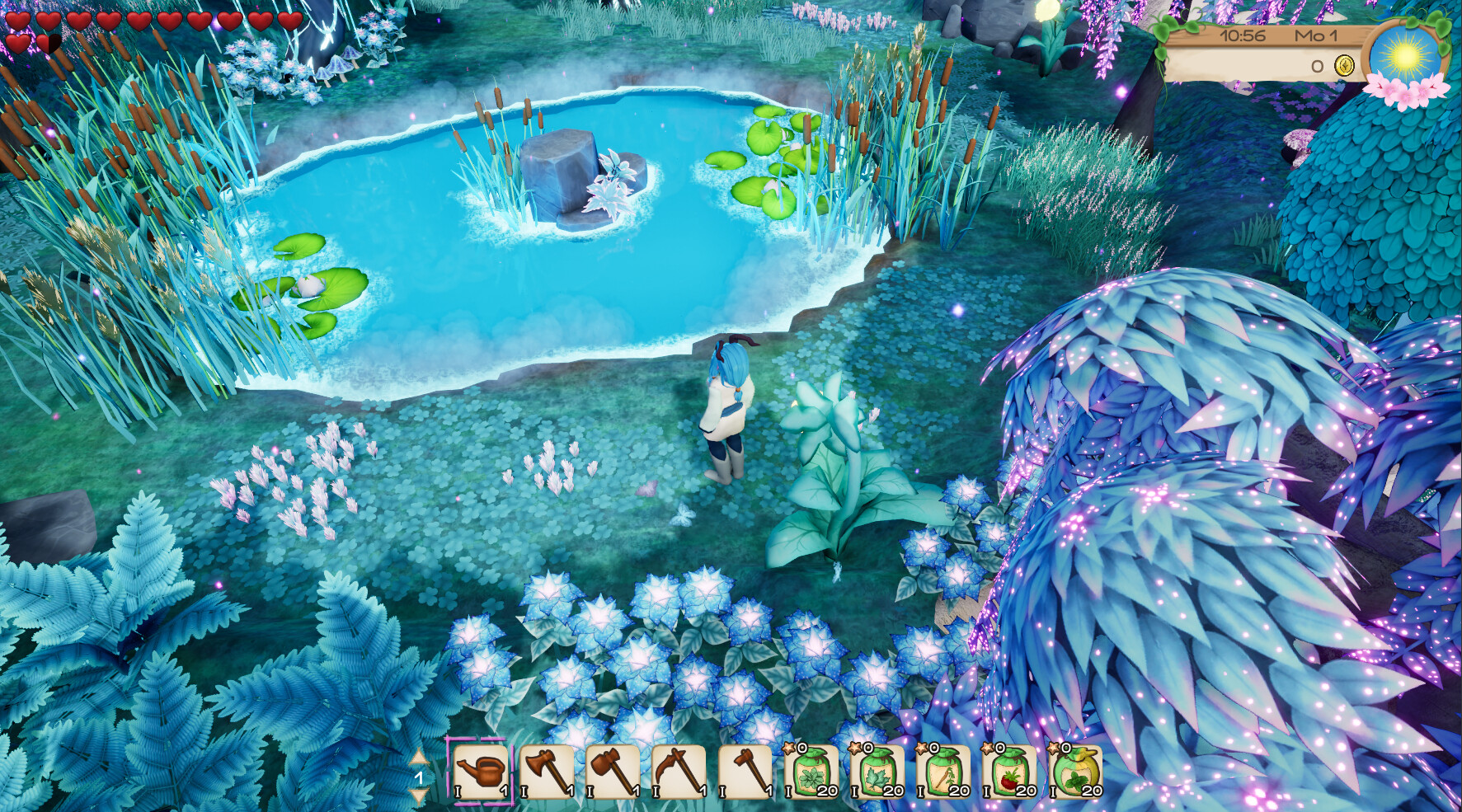Viewport: 1462px width, 812px height.
Task: Click the star counter above the mint seeds
Action: click(x=1058, y=748)
